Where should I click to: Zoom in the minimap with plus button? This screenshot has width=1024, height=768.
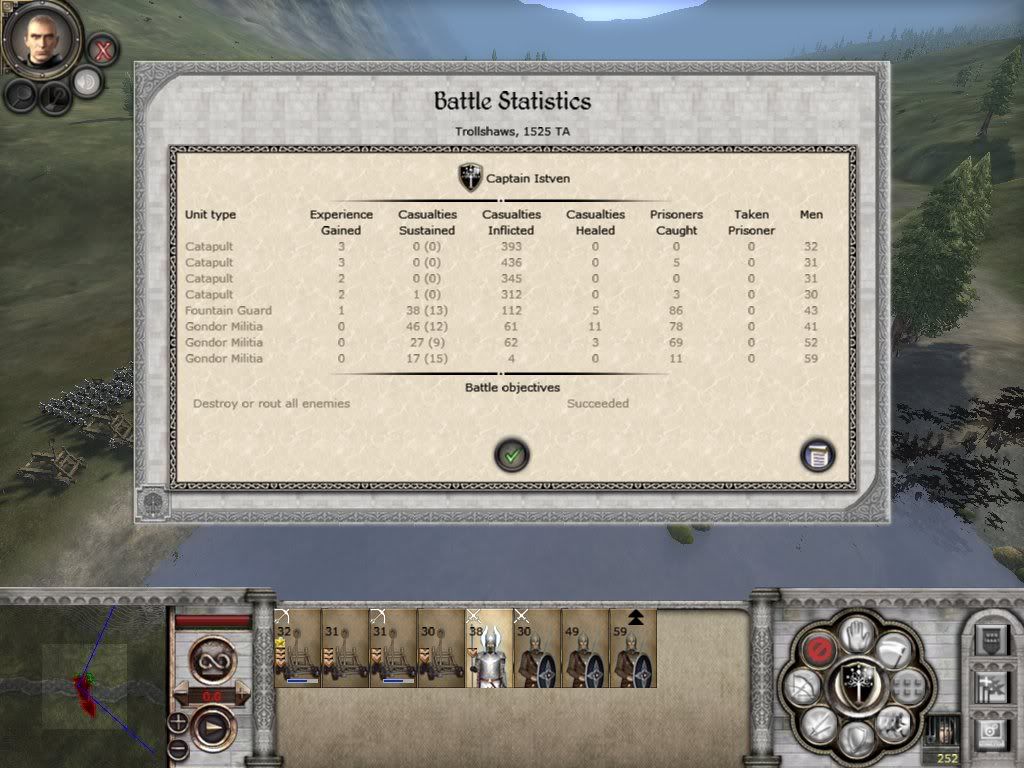[178, 721]
